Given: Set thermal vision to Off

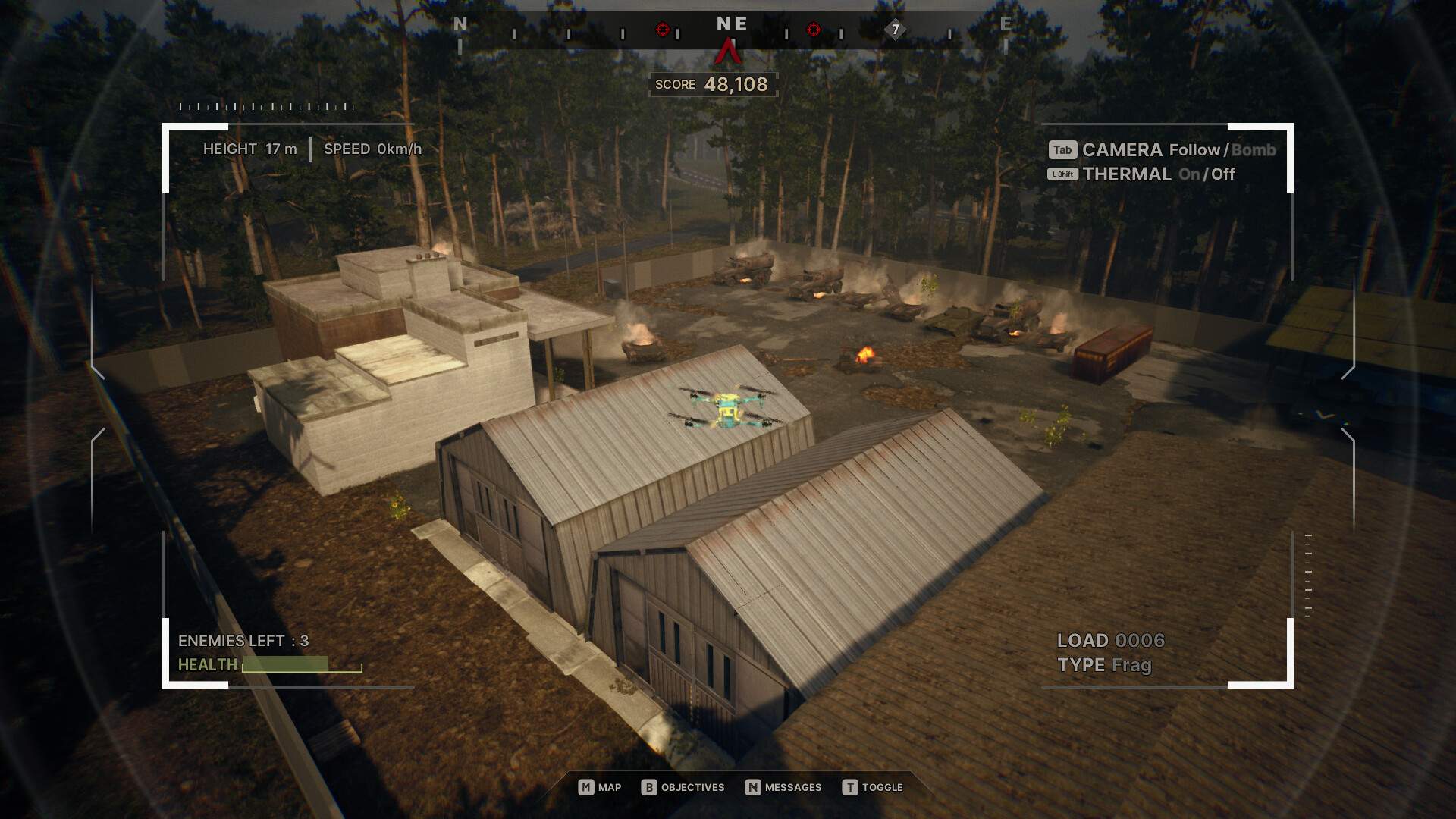Looking at the screenshot, I should [x=1223, y=174].
